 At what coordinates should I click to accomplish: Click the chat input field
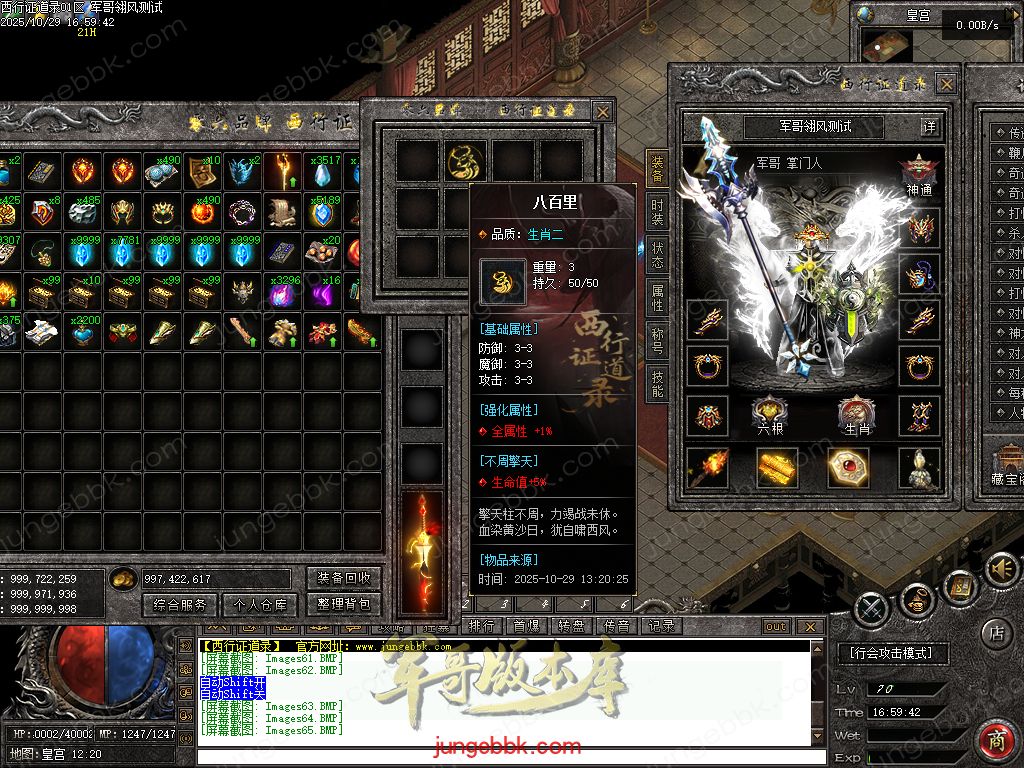click(500, 756)
